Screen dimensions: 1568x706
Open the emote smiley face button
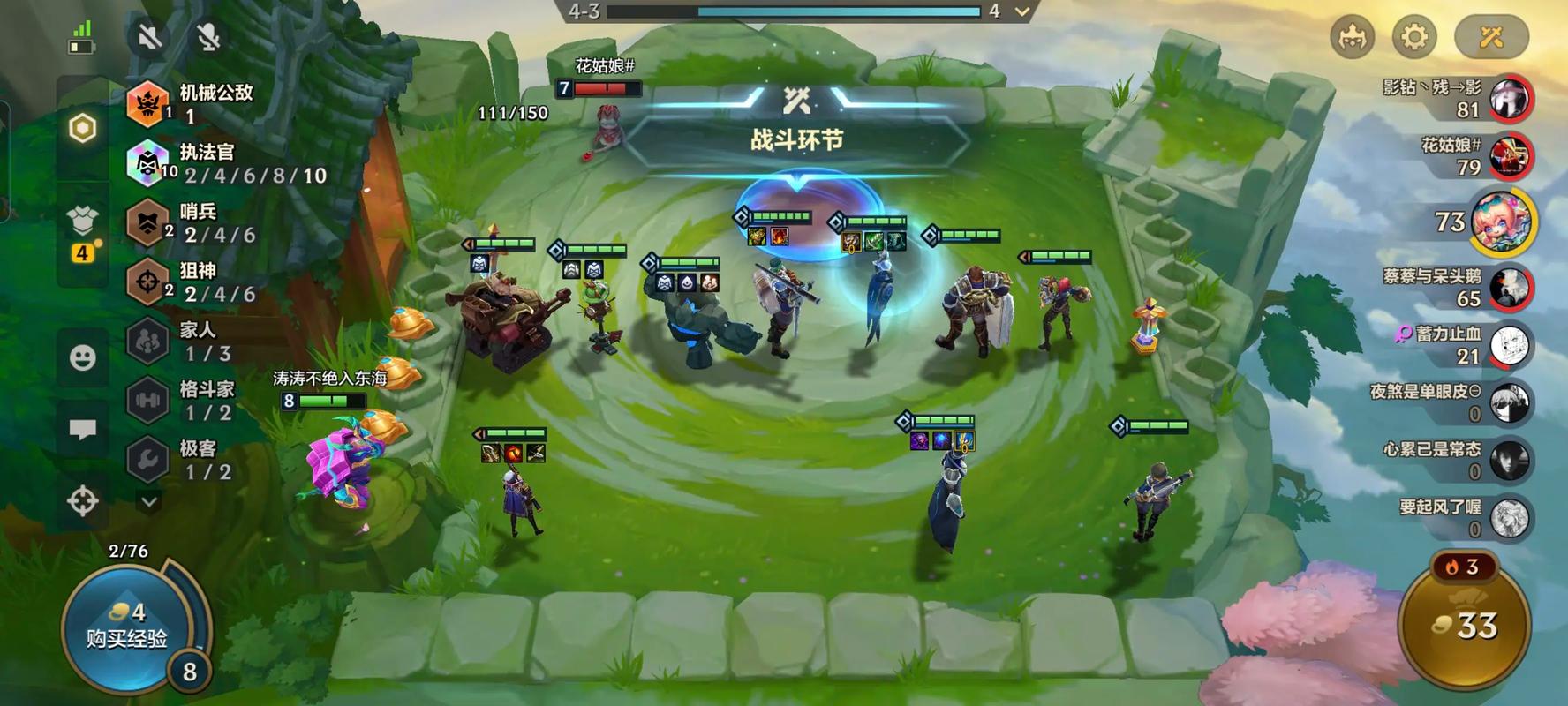pos(83,357)
